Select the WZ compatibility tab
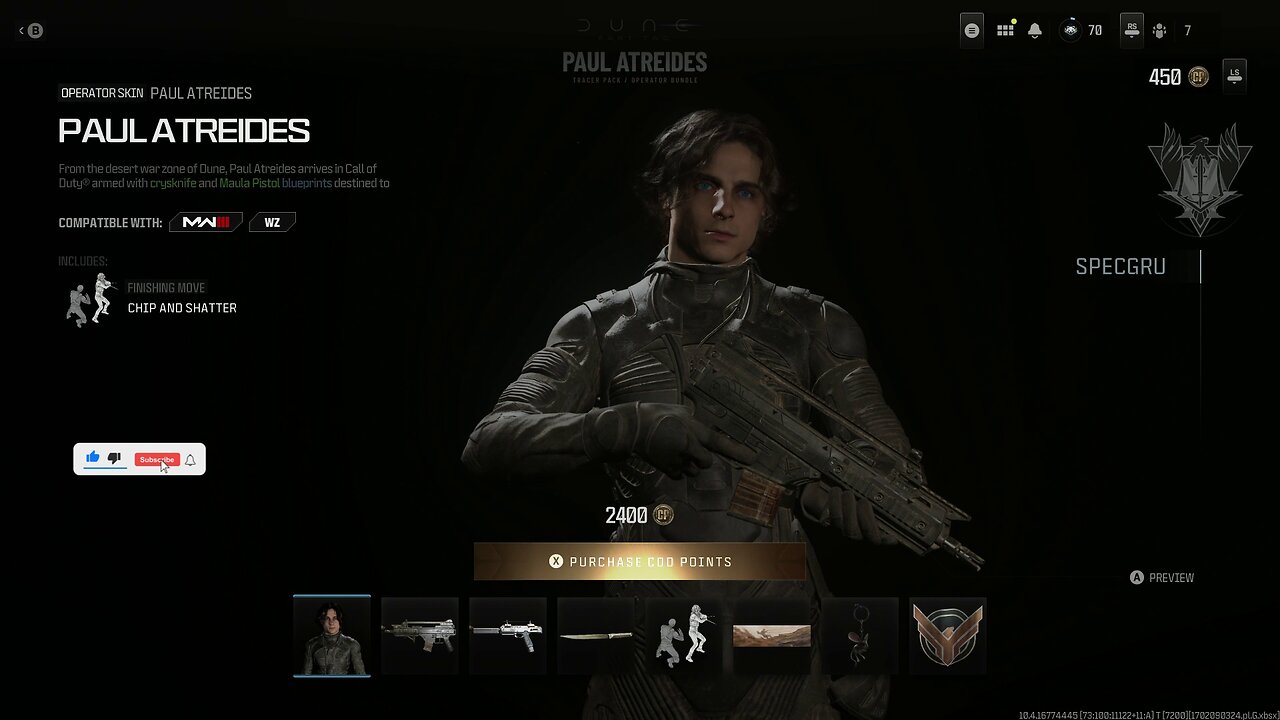 (x=271, y=221)
